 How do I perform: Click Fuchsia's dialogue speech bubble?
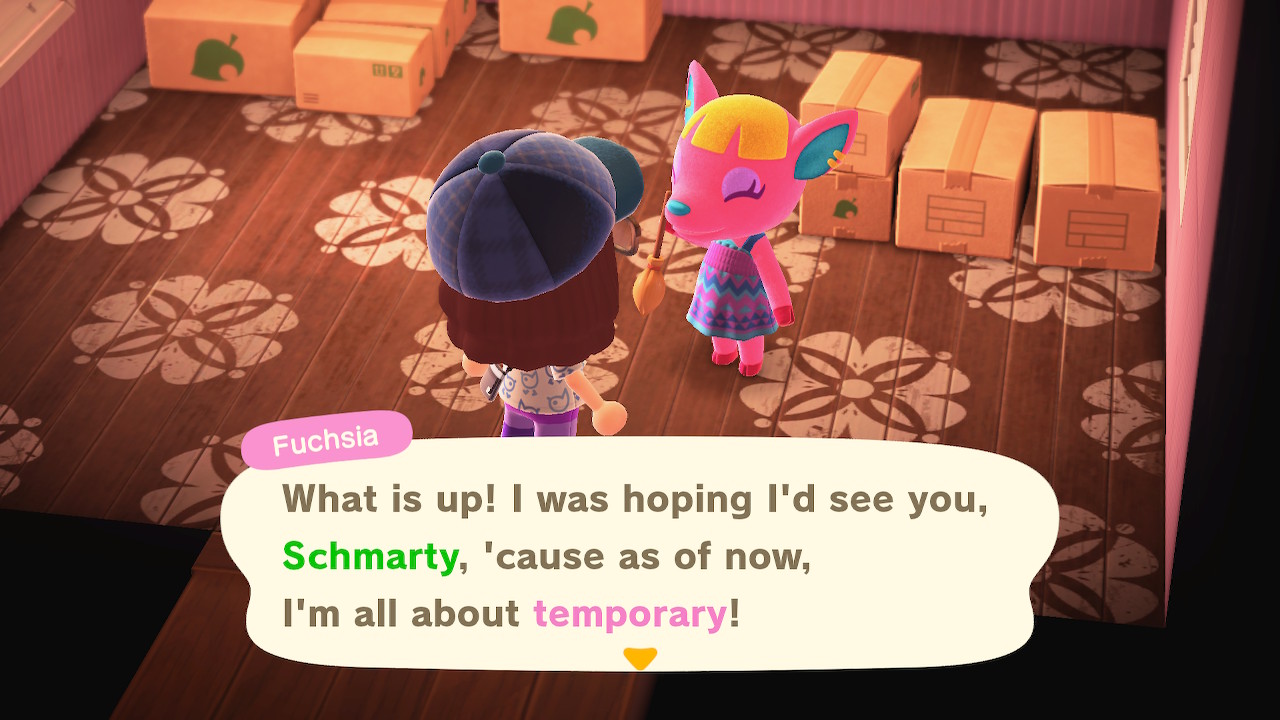(x=638, y=555)
